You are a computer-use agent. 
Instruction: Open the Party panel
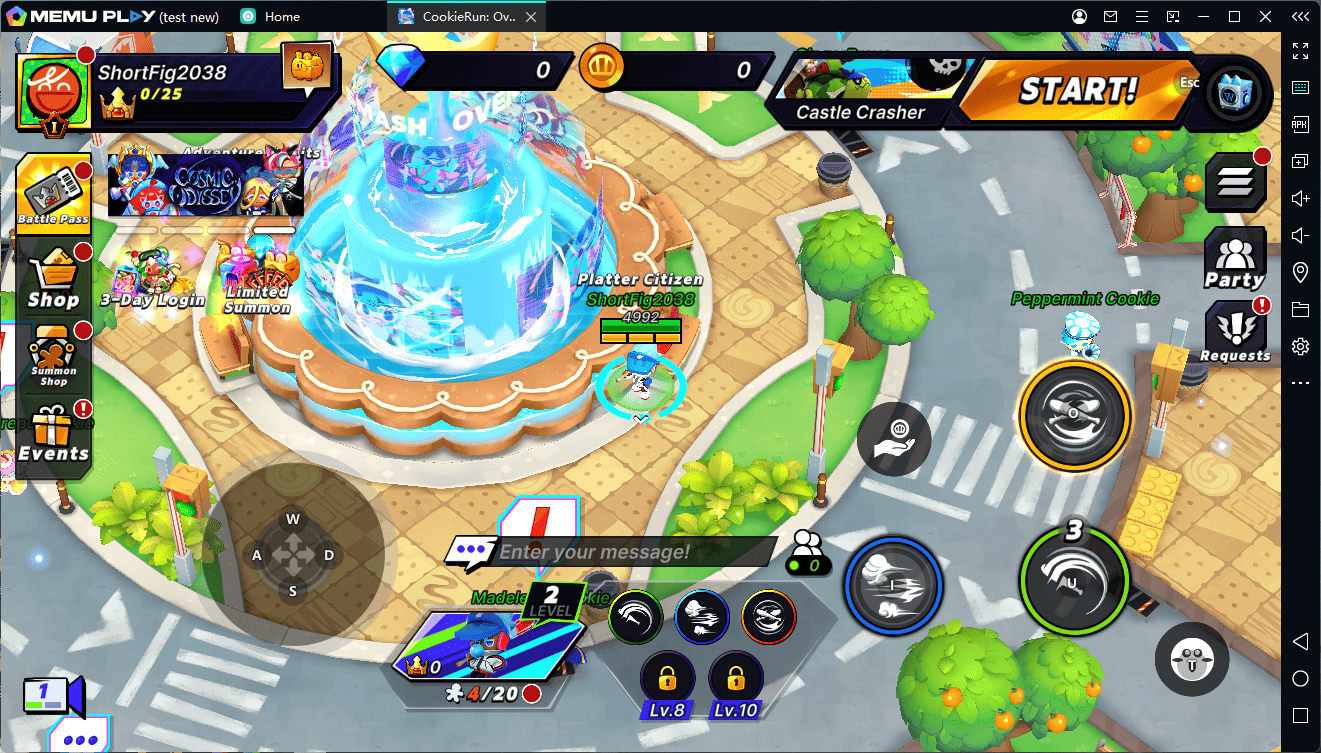pyautogui.click(x=1234, y=258)
